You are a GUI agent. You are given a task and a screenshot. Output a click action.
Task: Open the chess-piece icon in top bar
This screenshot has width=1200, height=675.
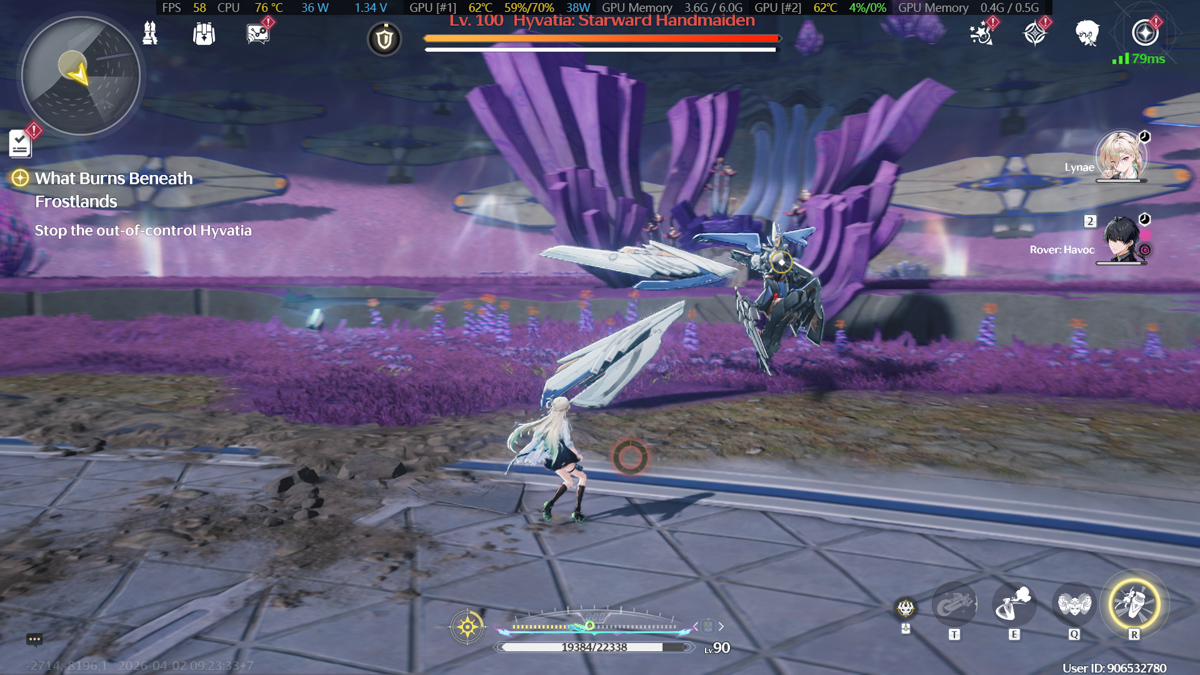[x=150, y=34]
